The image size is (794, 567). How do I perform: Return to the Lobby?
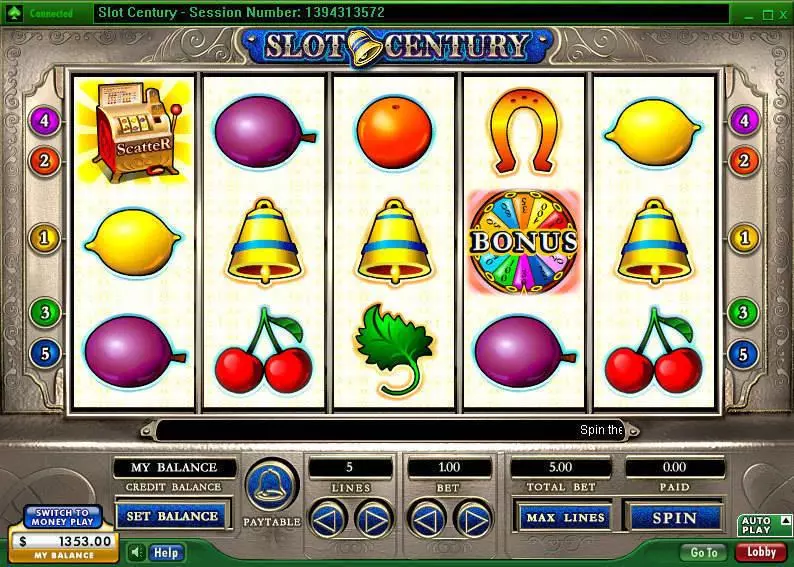click(761, 552)
